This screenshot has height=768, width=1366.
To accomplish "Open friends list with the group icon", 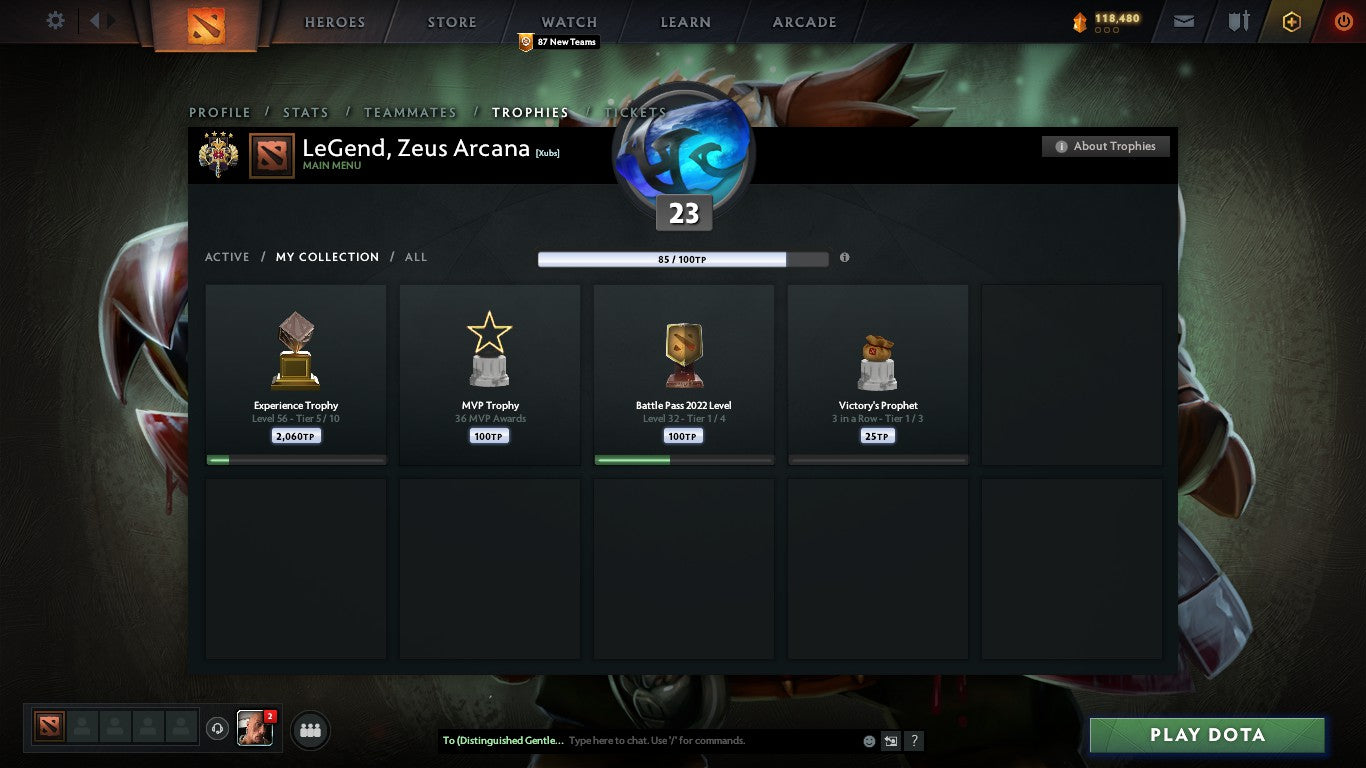I will pyautogui.click(x=310, y=730).
